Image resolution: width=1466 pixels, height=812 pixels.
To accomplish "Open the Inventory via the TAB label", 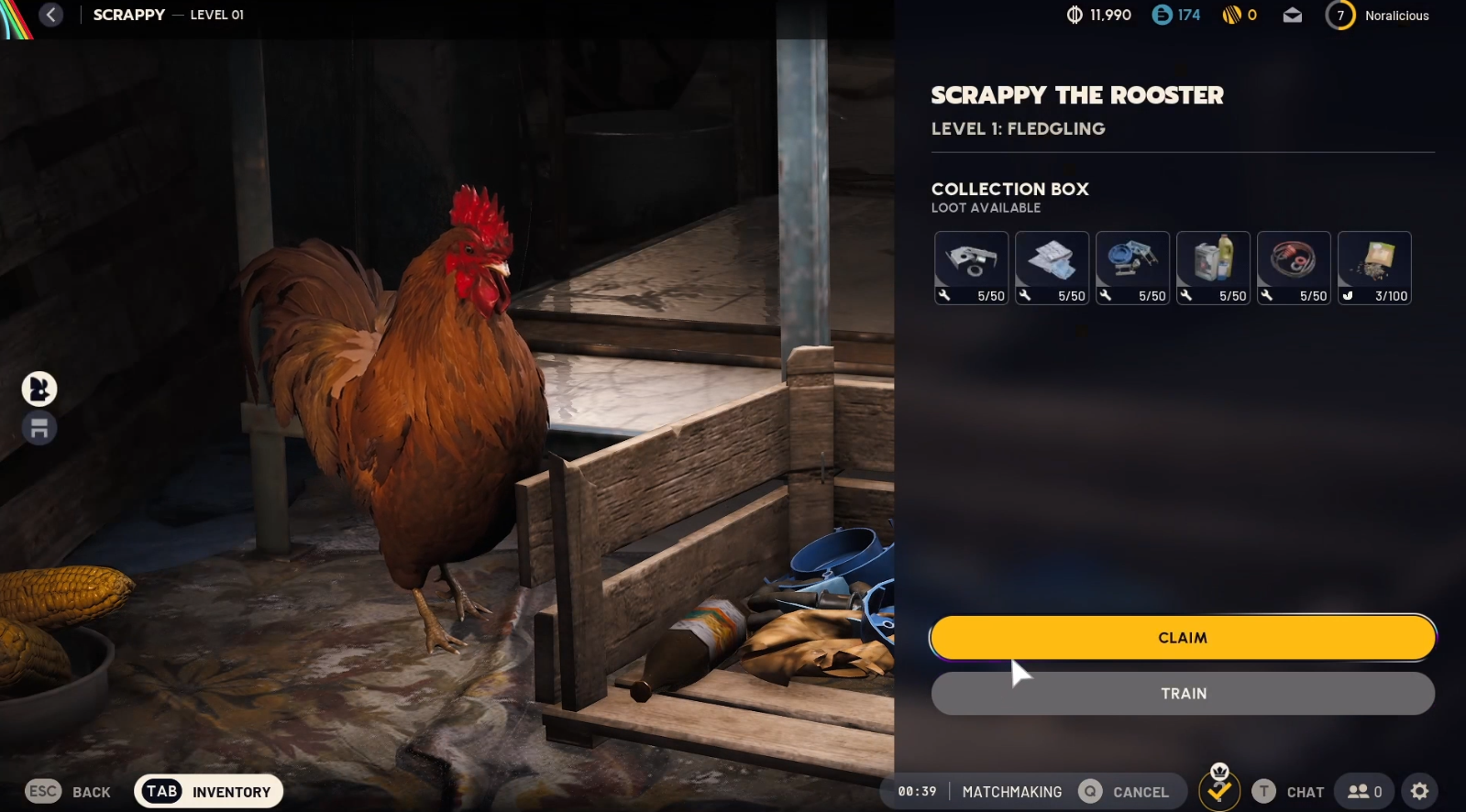I will pyautogui.click(x=161, y=790).
